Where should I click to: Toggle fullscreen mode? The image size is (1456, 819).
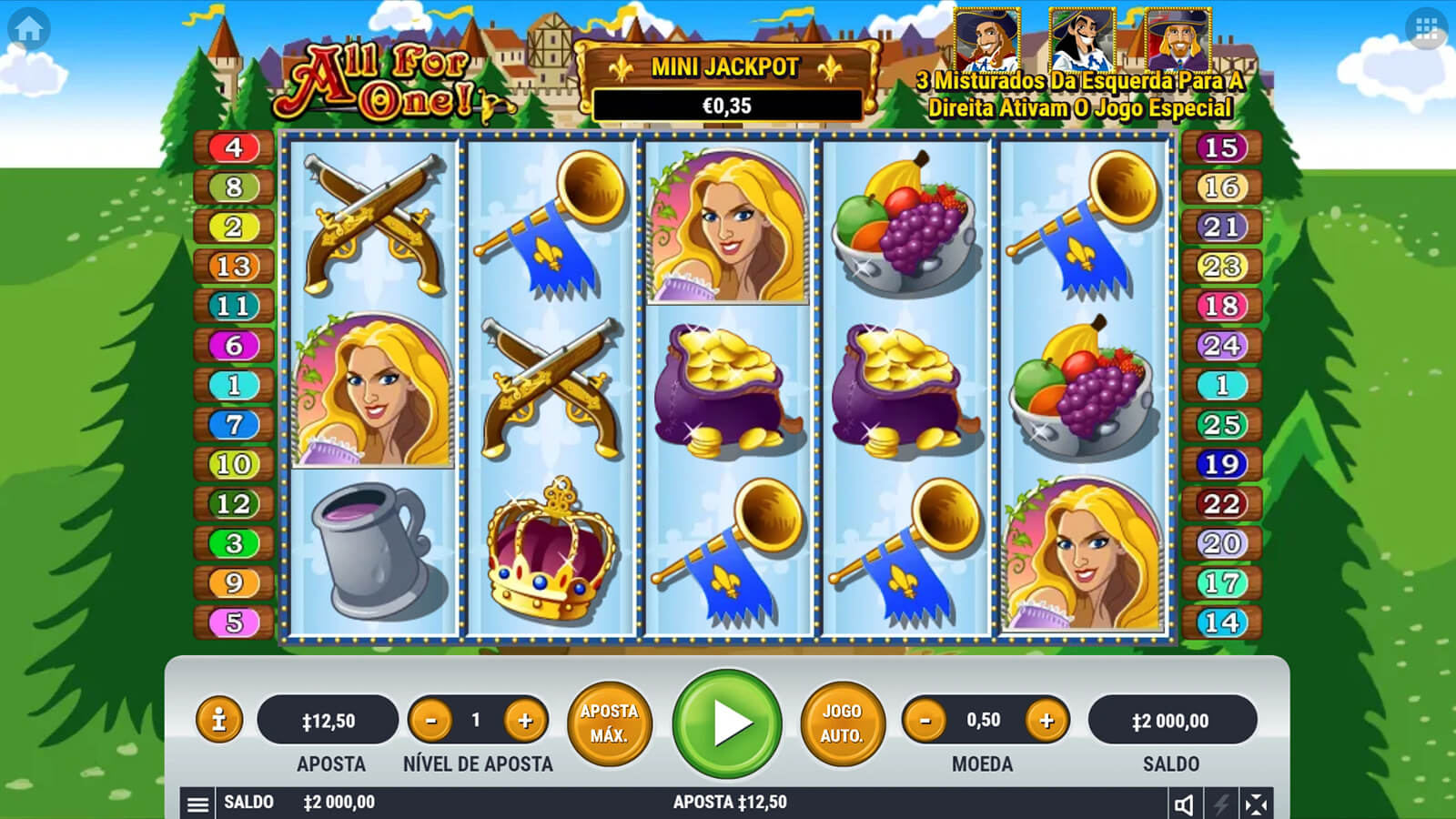click(x=1256, y=804)
